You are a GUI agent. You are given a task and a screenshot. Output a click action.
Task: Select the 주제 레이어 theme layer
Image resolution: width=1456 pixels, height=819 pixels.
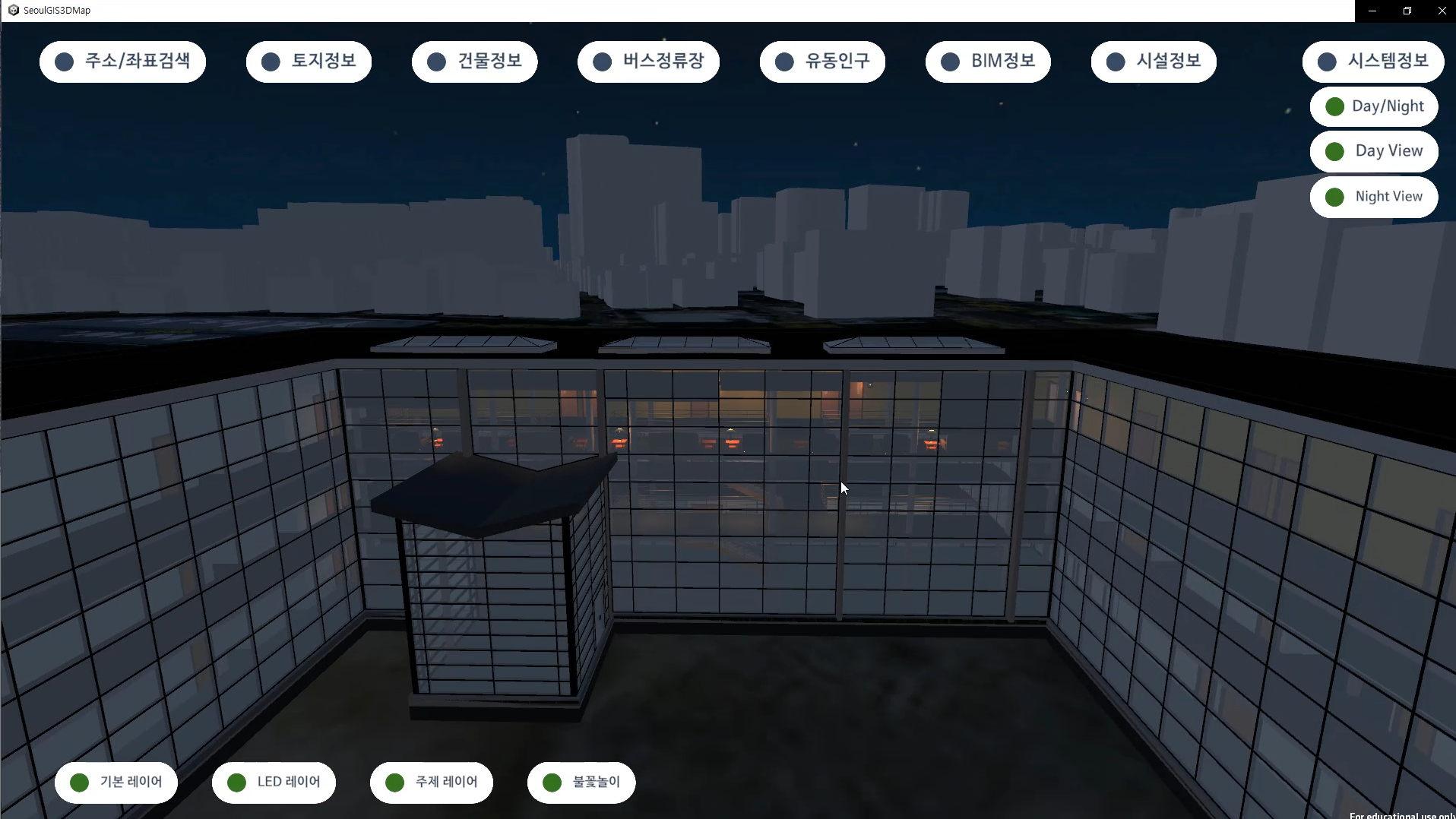(x=432, y=782)
